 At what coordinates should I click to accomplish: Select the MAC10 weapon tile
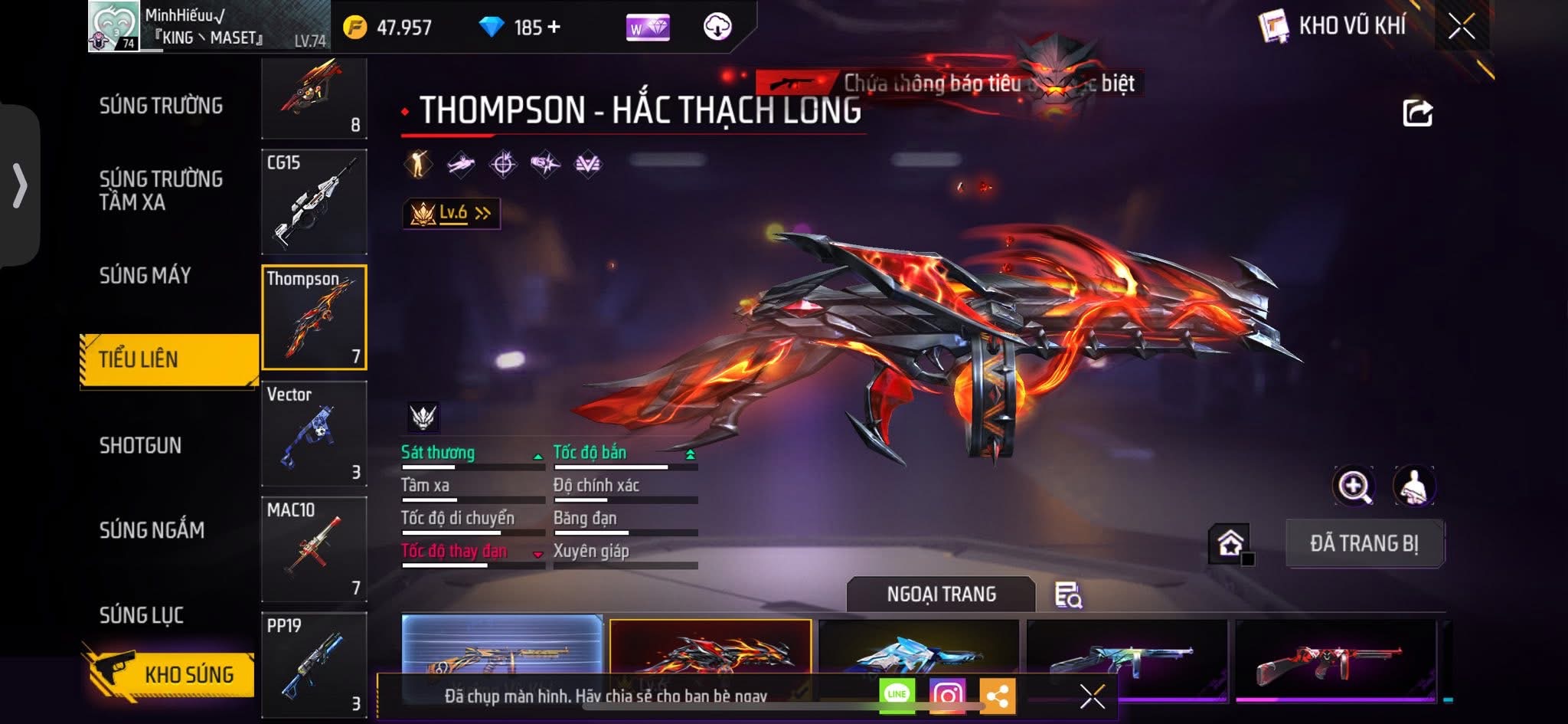tap(314, 549)
